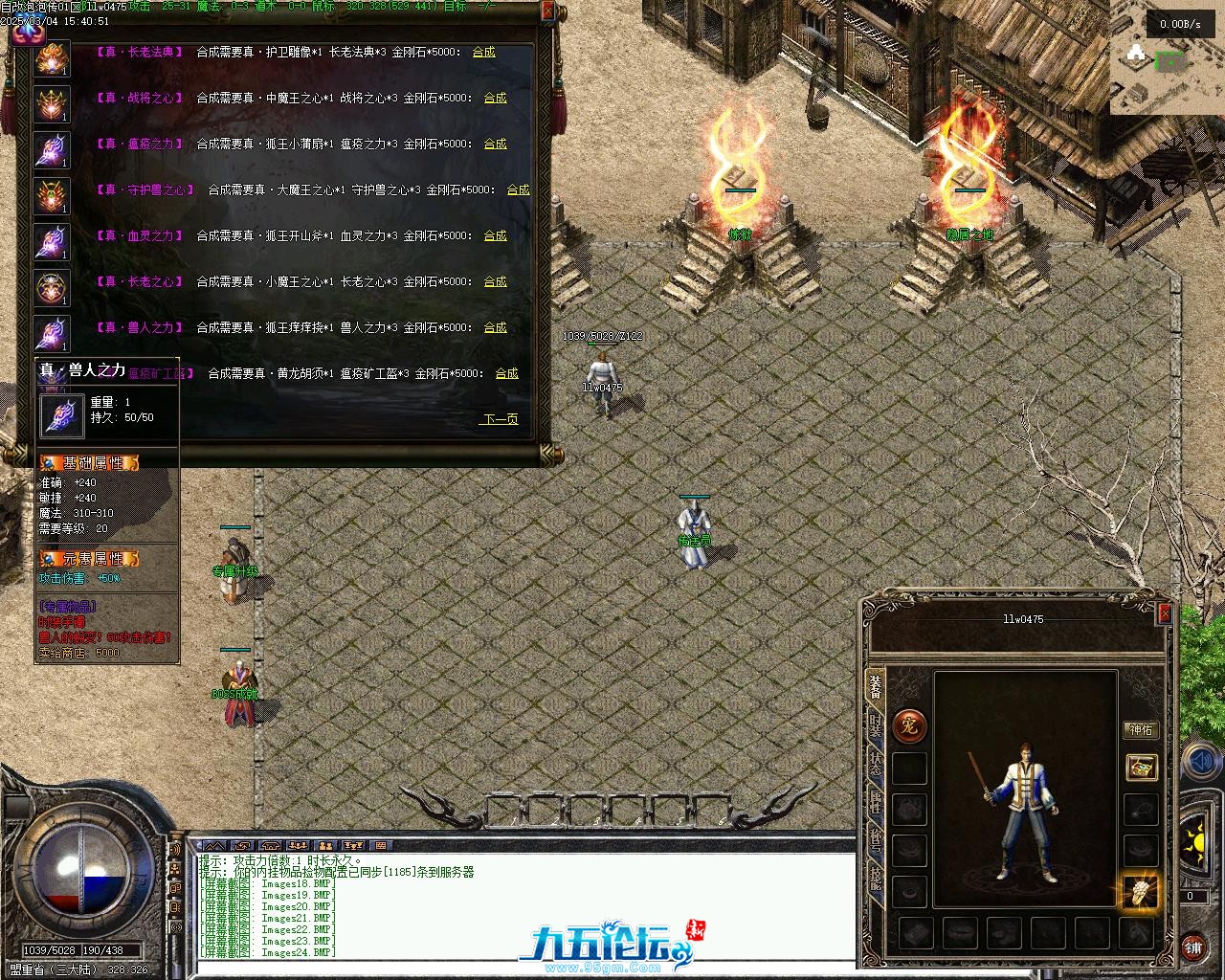Viewport: 1225px width, 980px height.
Task: Click the 神佑 button
Action: coord(1141,729)
